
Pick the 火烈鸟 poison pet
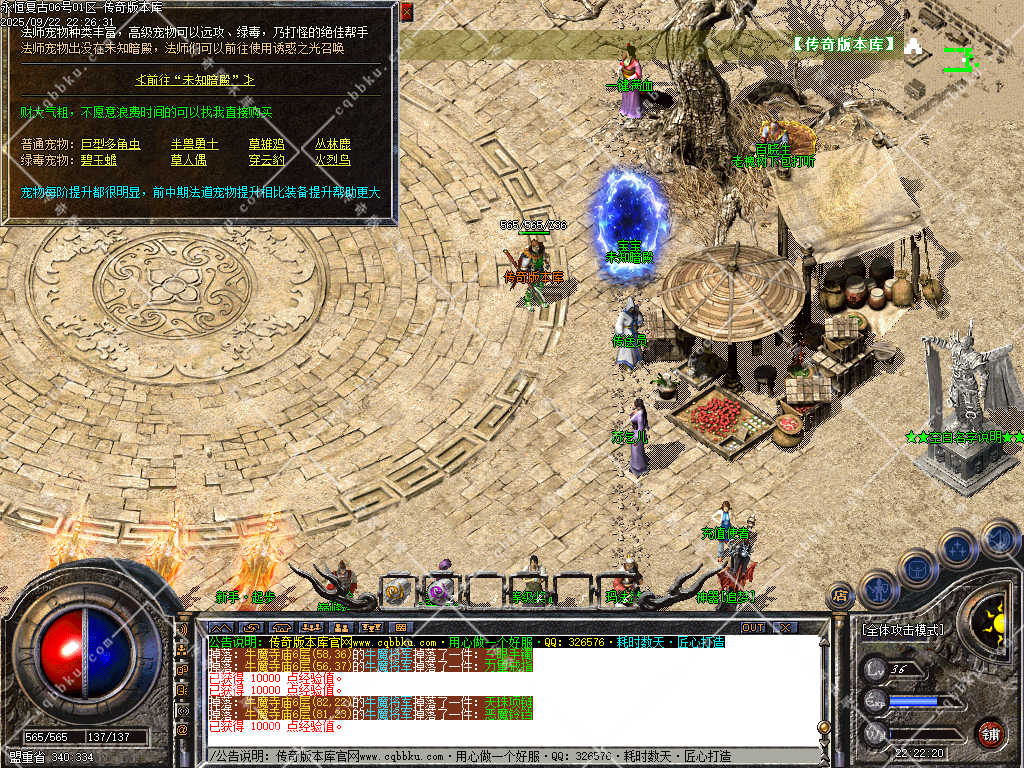point(333,159)
